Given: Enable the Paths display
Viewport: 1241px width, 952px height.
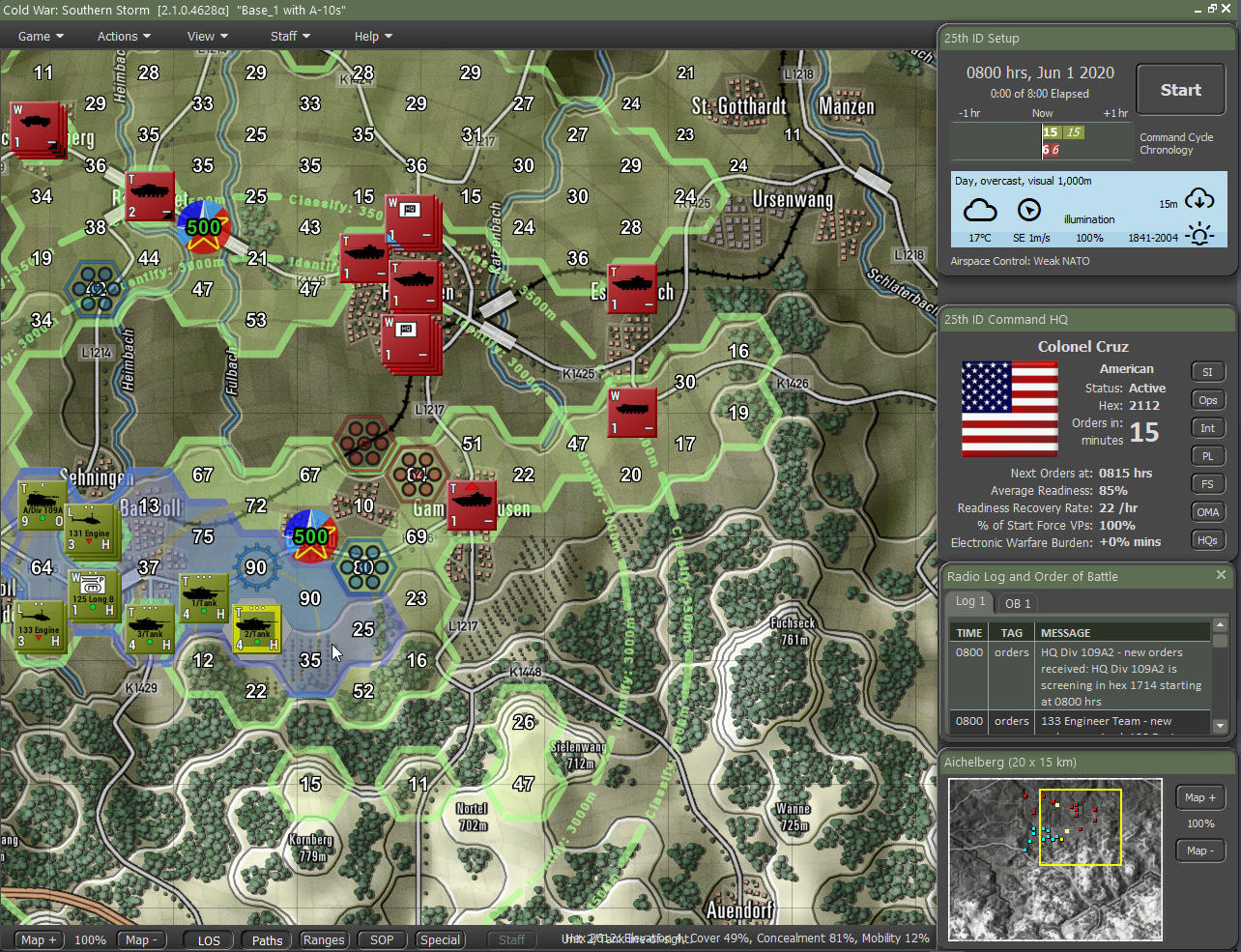Looking at the screenshot, I should click(266, 938).
